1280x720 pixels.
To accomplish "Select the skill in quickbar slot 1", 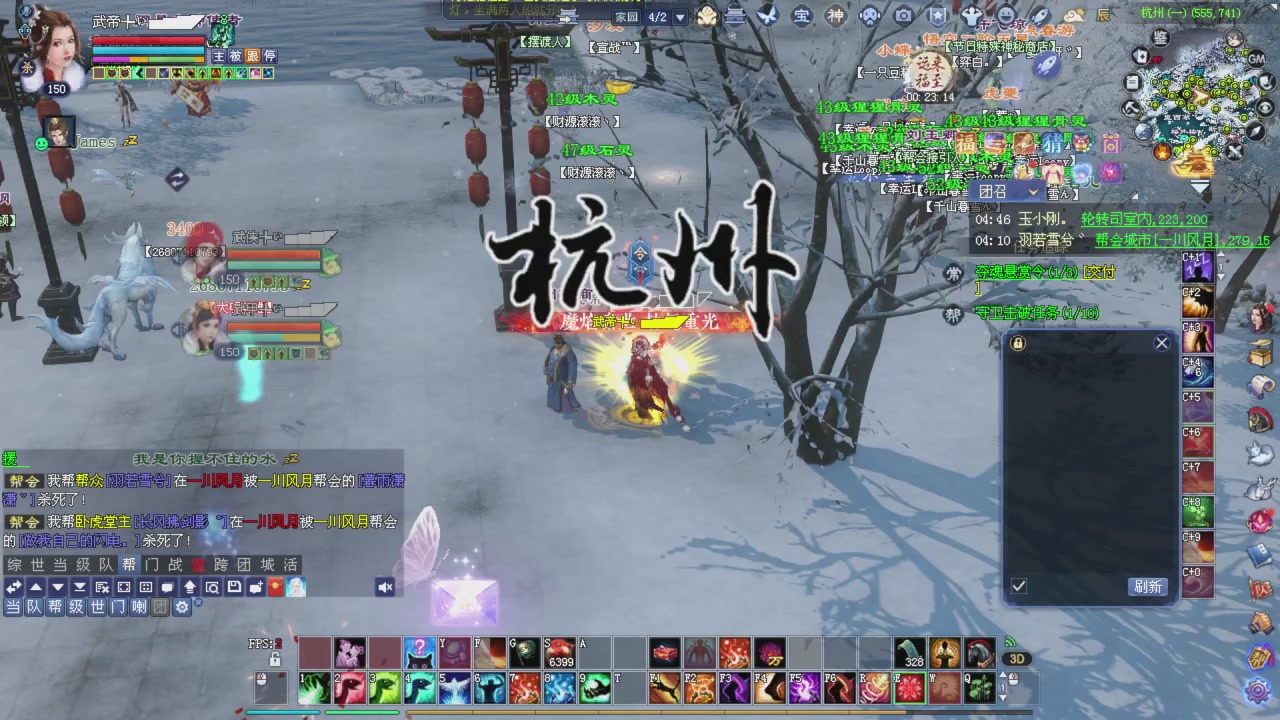I will (x=313, y=688).
